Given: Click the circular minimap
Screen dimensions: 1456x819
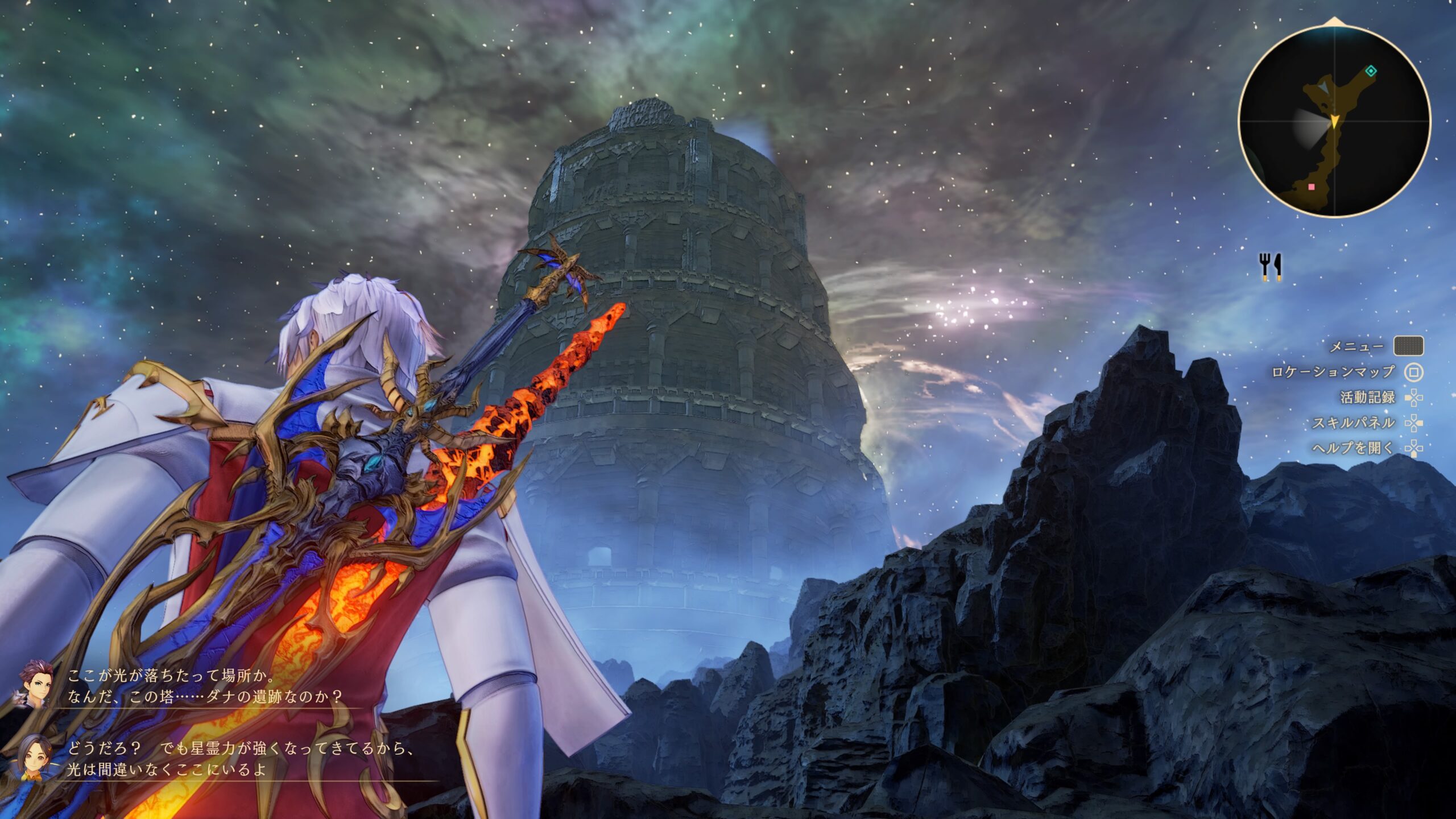Looking at the screenshot, I should click(1334, 121).
